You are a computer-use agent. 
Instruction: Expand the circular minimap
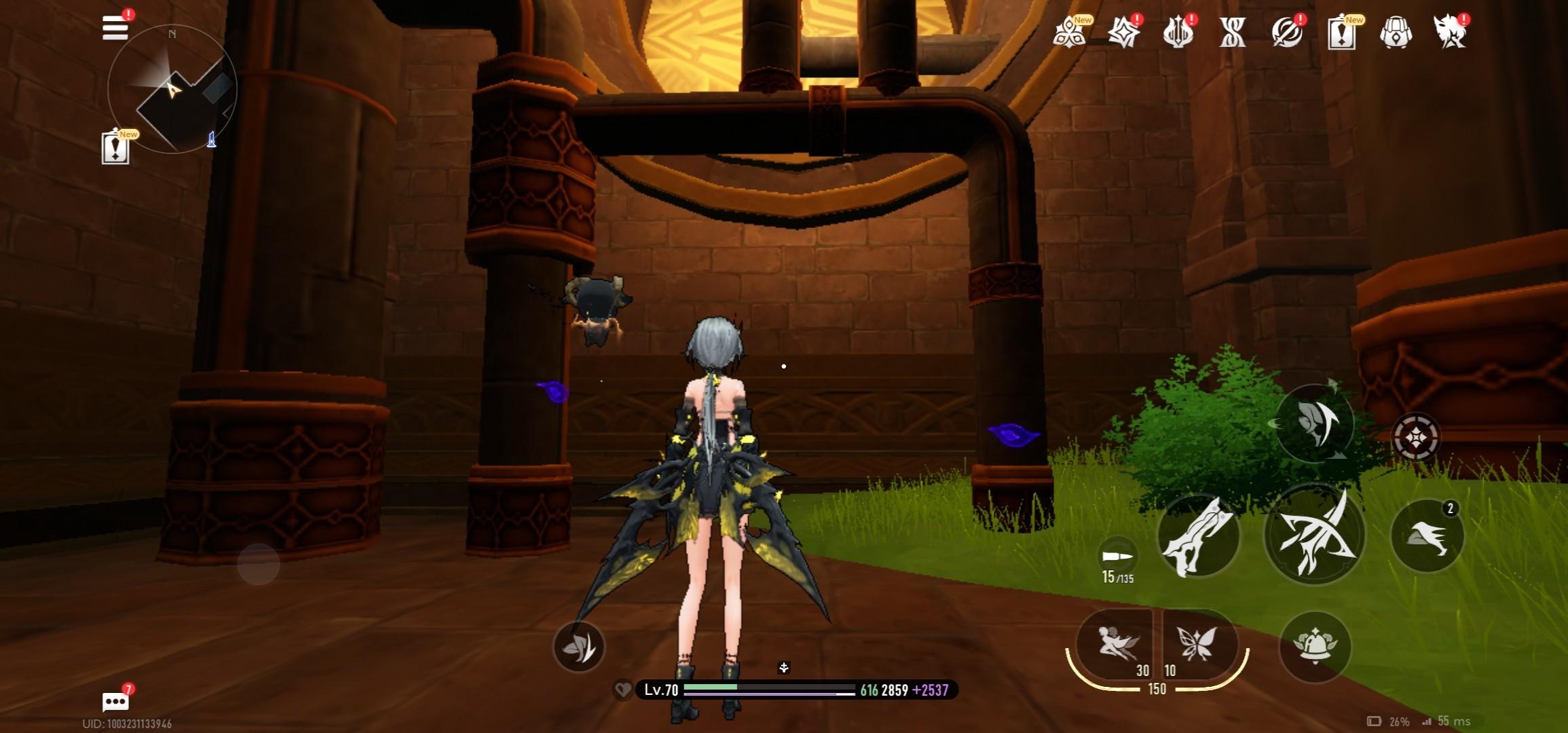click(x=172, y=90)
